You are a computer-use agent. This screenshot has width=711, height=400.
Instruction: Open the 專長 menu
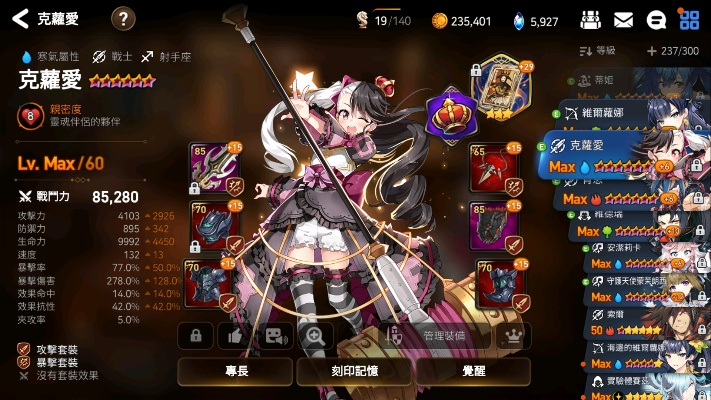pos(236,371)
